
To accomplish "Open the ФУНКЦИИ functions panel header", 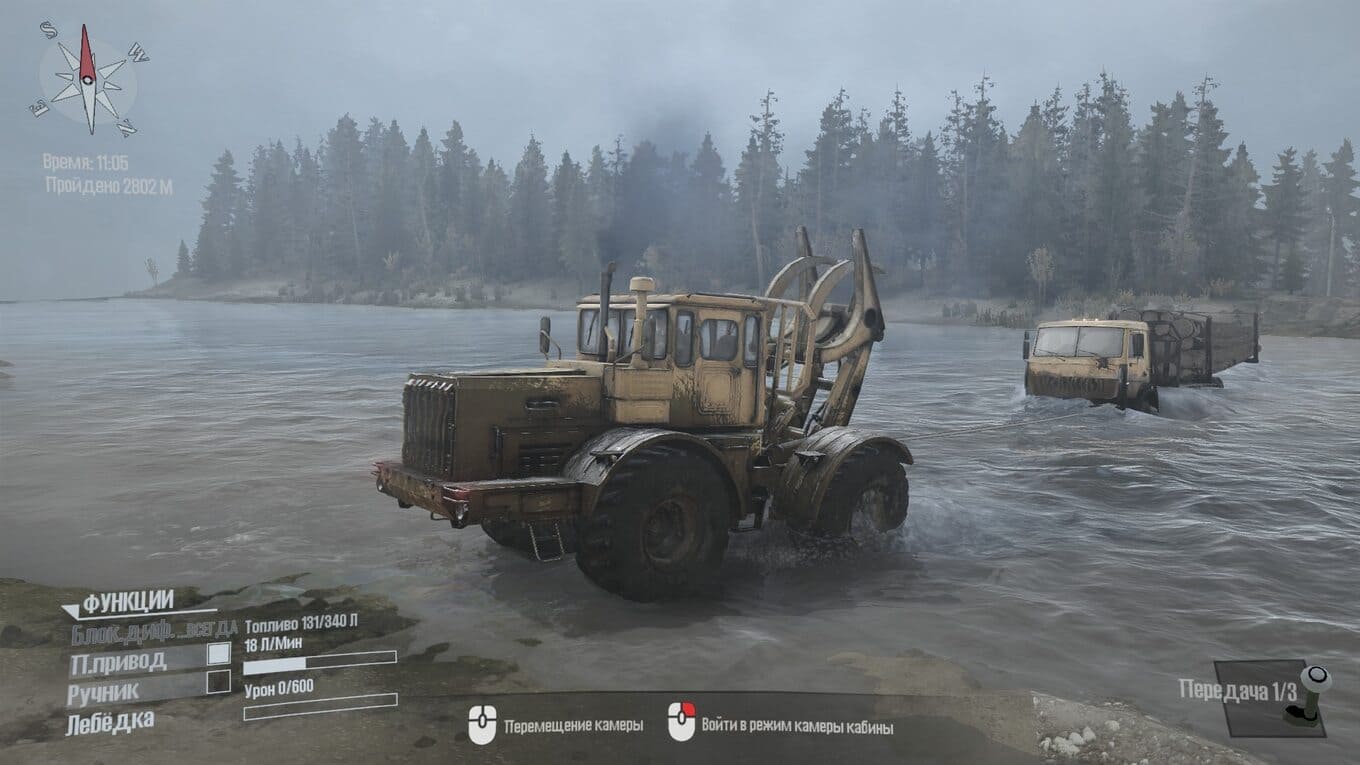I will point(127,602).
